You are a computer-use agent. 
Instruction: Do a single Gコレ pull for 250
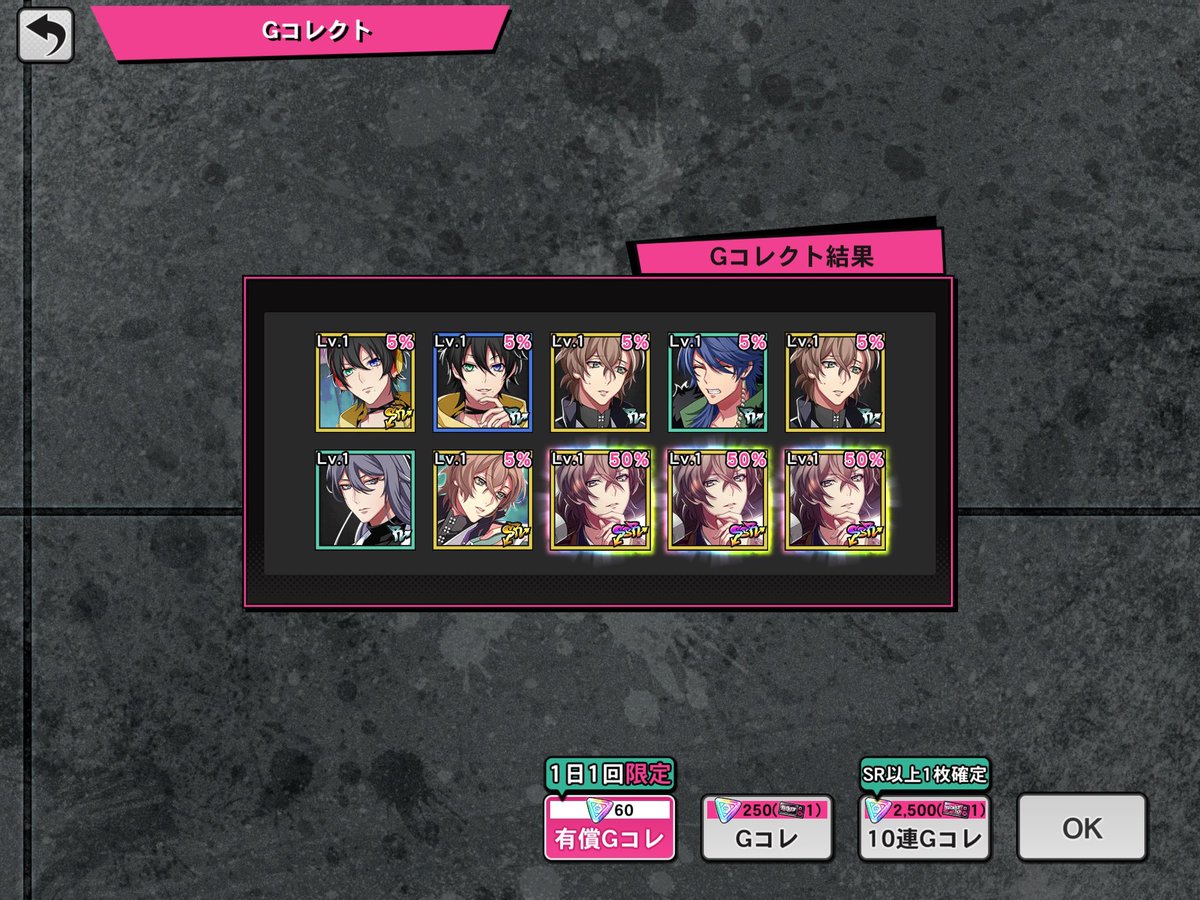pyautogui.click(x=767, y=827)
